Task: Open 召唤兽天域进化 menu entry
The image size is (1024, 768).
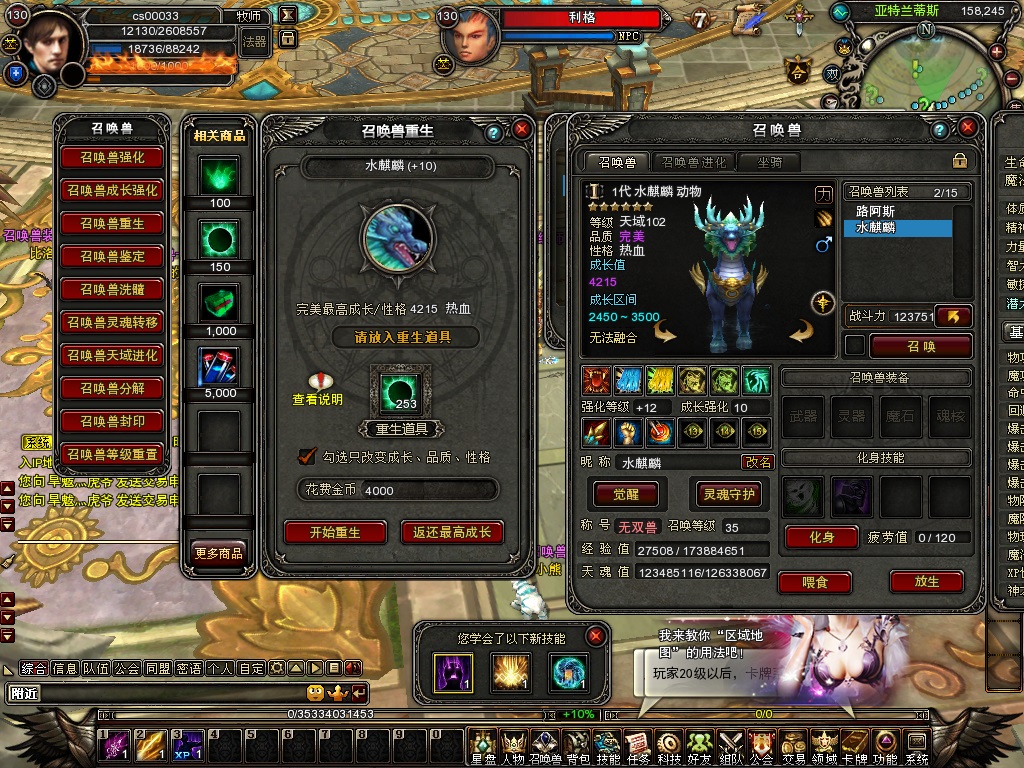Action: (x=112, y=356)
